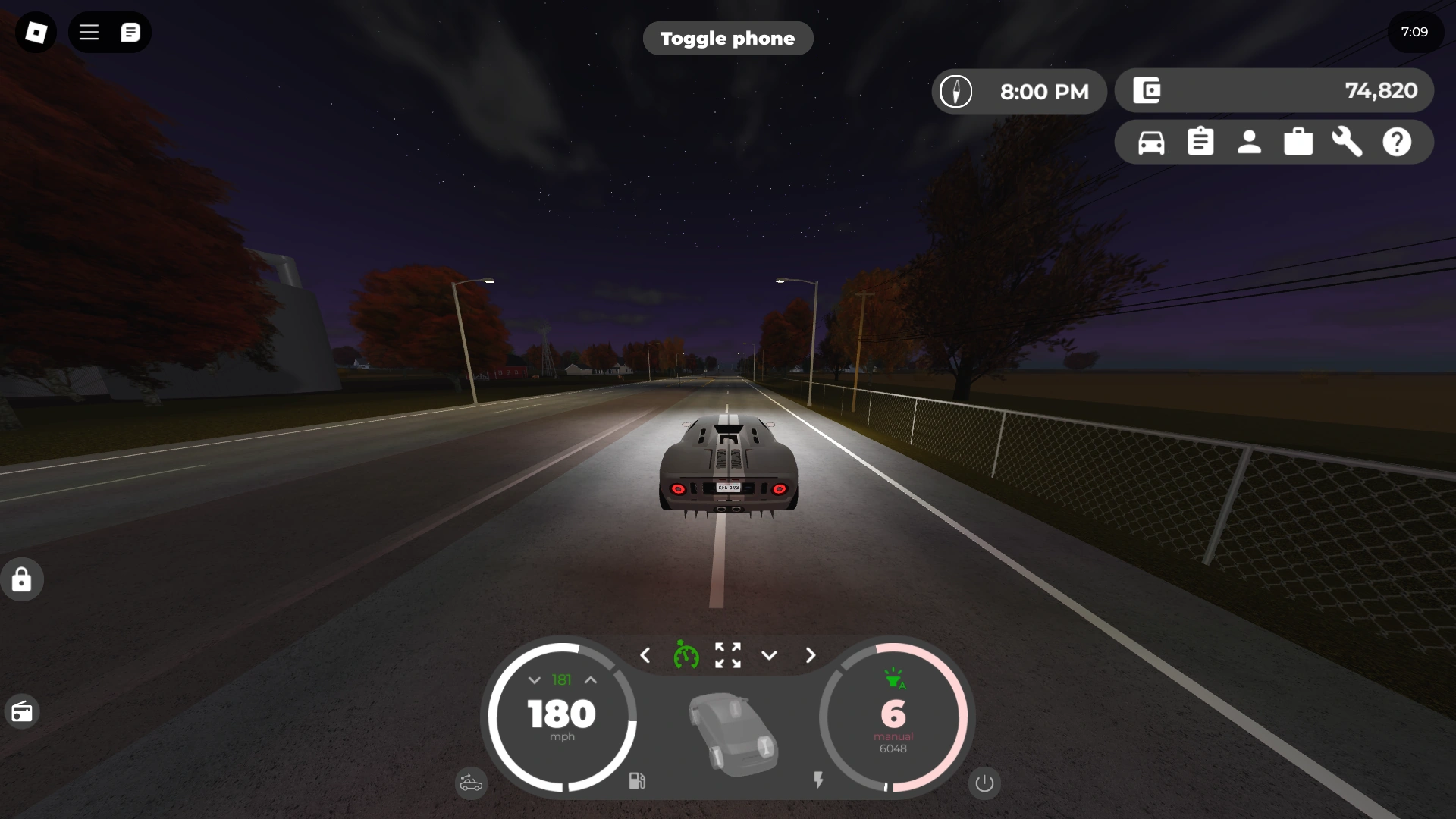Toggle the engine power button
Screen dimensions: 1456x819
coord(984,783)
